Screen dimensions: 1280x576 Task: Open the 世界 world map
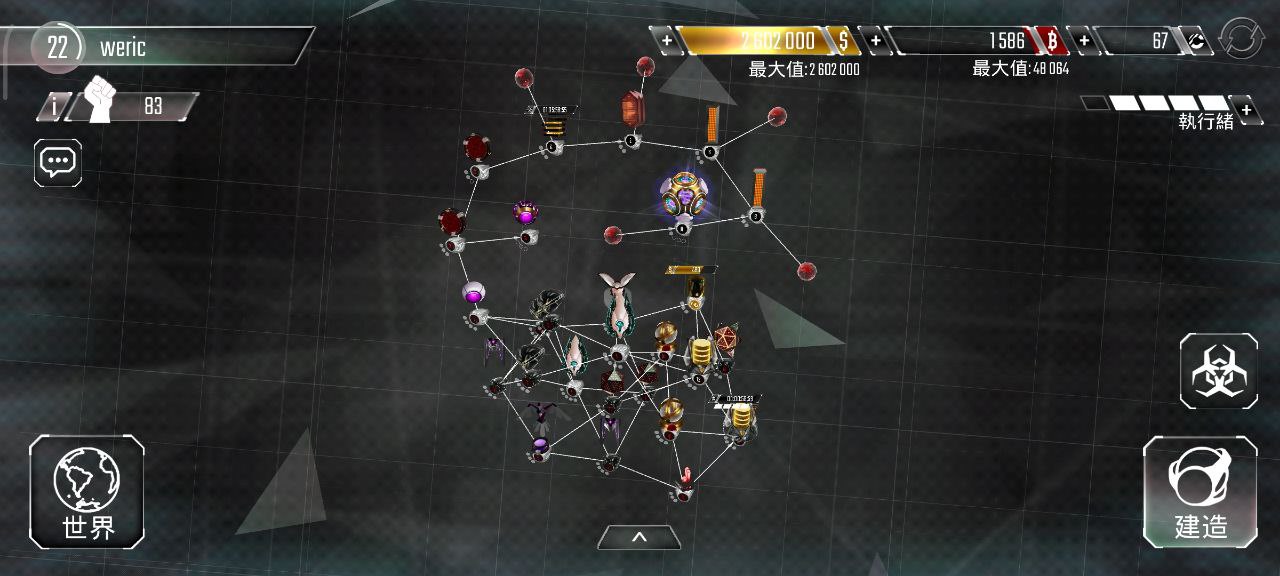click(87, 492)
